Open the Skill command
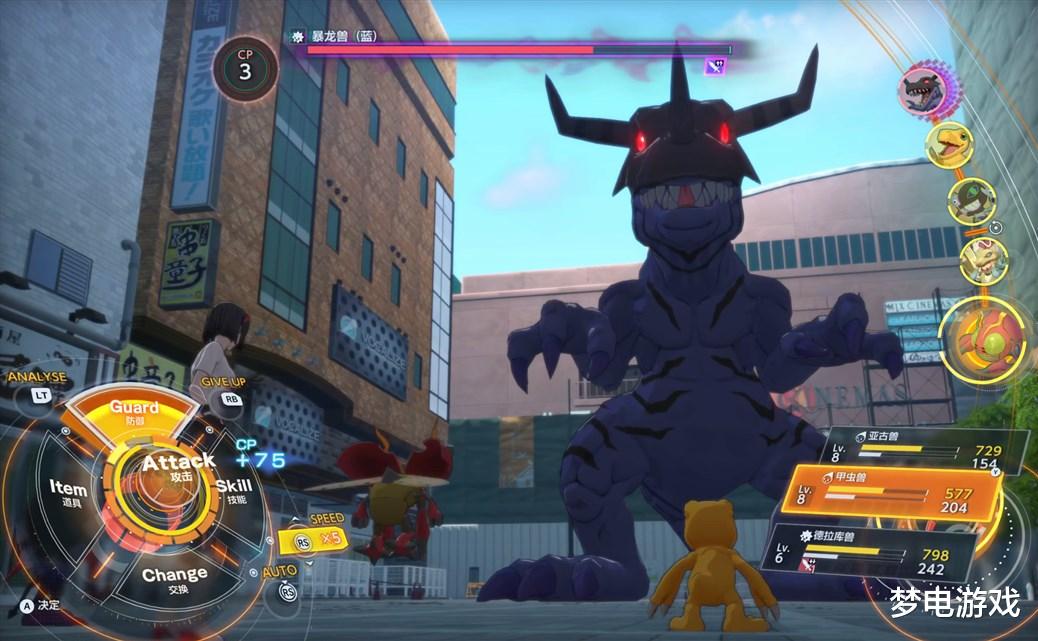Image resolution: width=1038 pixels, height=641 pixels. 234,489
